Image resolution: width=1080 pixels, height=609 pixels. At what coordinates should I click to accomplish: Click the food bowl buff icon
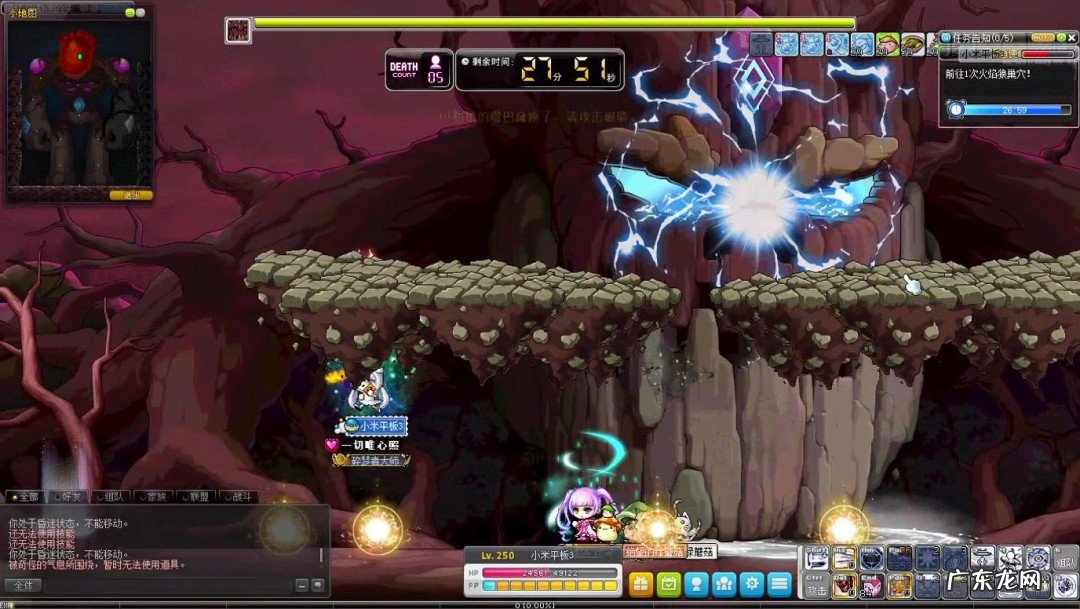[913, 44]
